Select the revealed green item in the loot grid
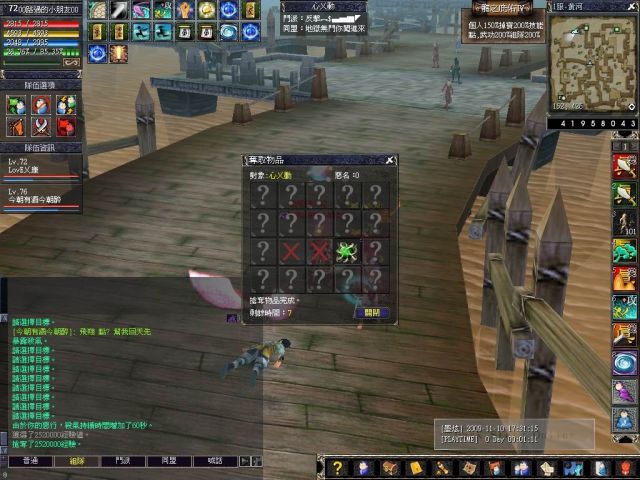Image resolution: width=640 pixels, height=480 pixels. click(x=348, y=250)
